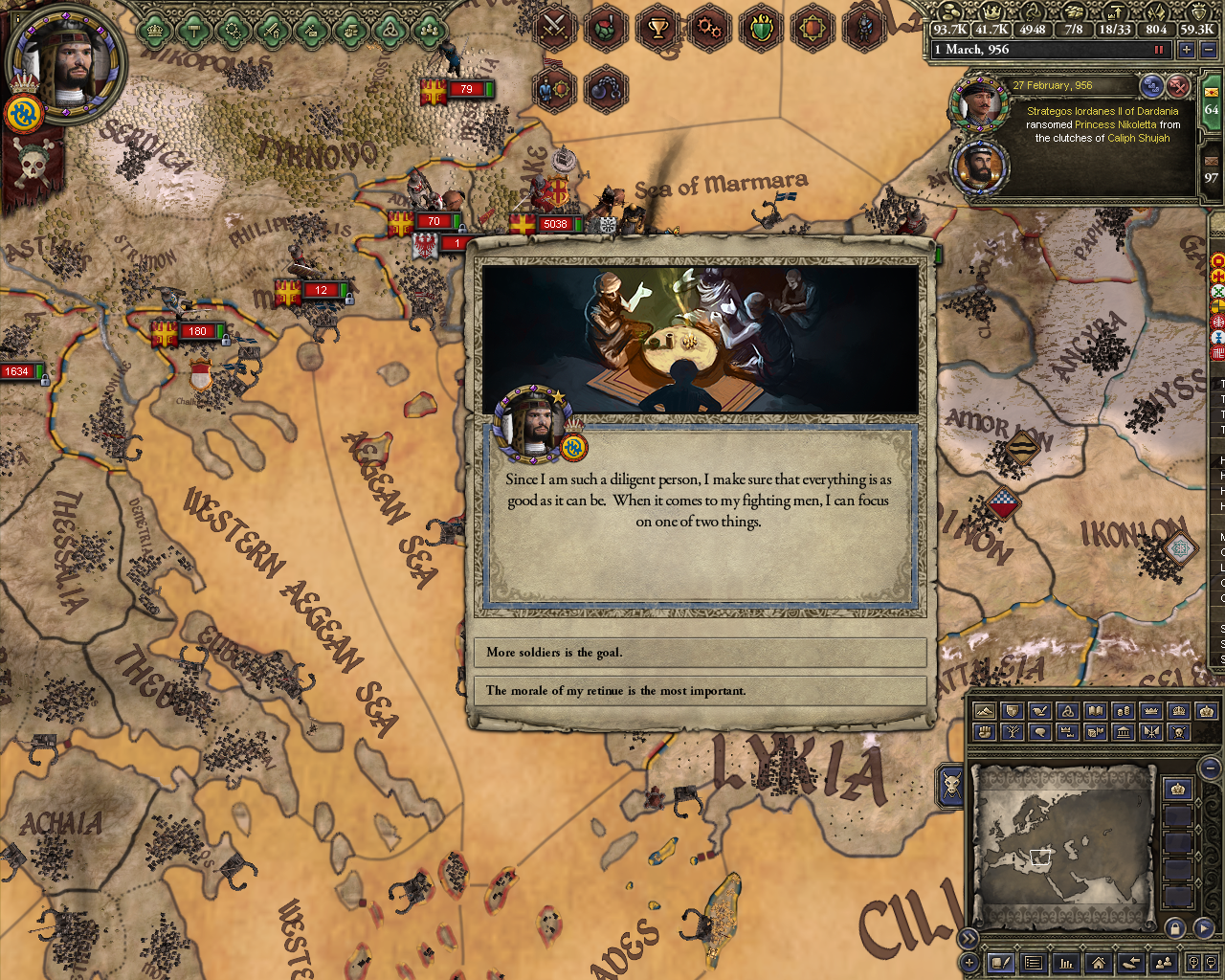Open the find character tool
This screenshot has width=1225, height=980.
click(x=1164, y=963)
